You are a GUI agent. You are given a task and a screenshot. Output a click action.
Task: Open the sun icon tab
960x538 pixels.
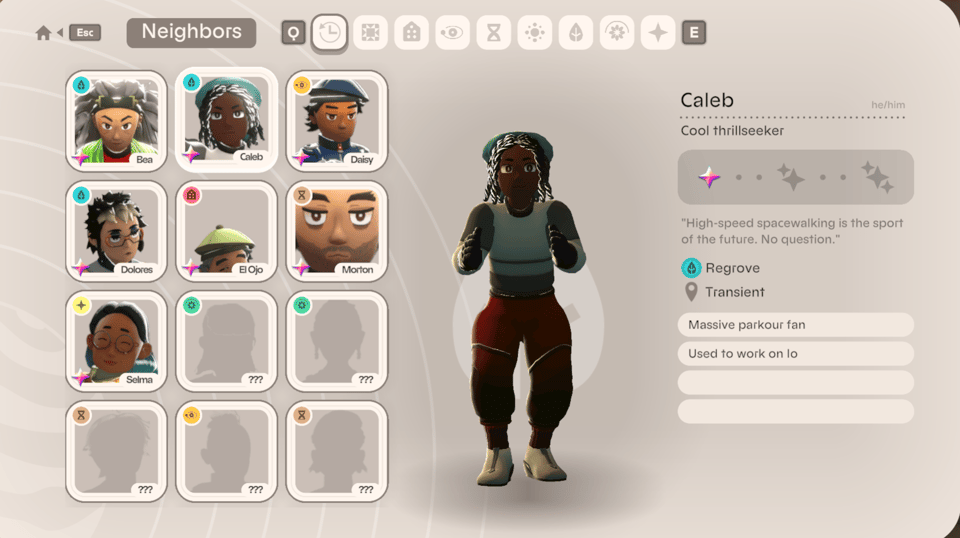(x=534, y=33)
